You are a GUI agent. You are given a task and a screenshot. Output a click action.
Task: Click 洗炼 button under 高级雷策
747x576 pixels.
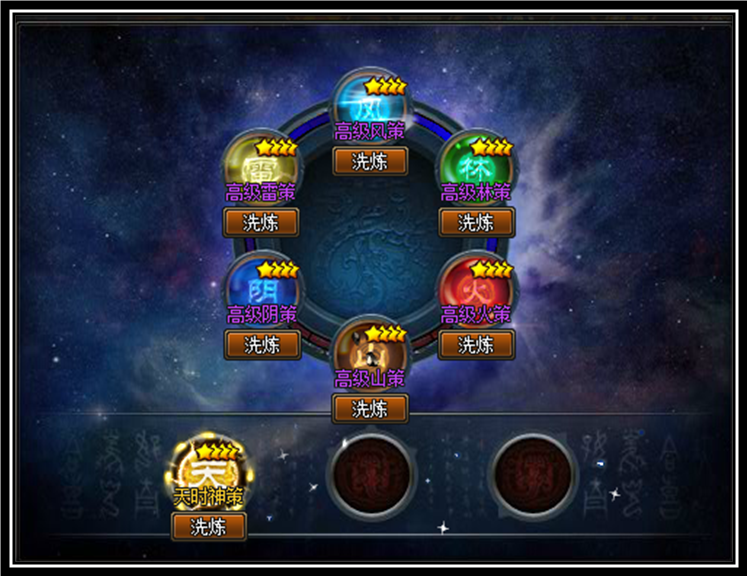[x=262, y=222]
